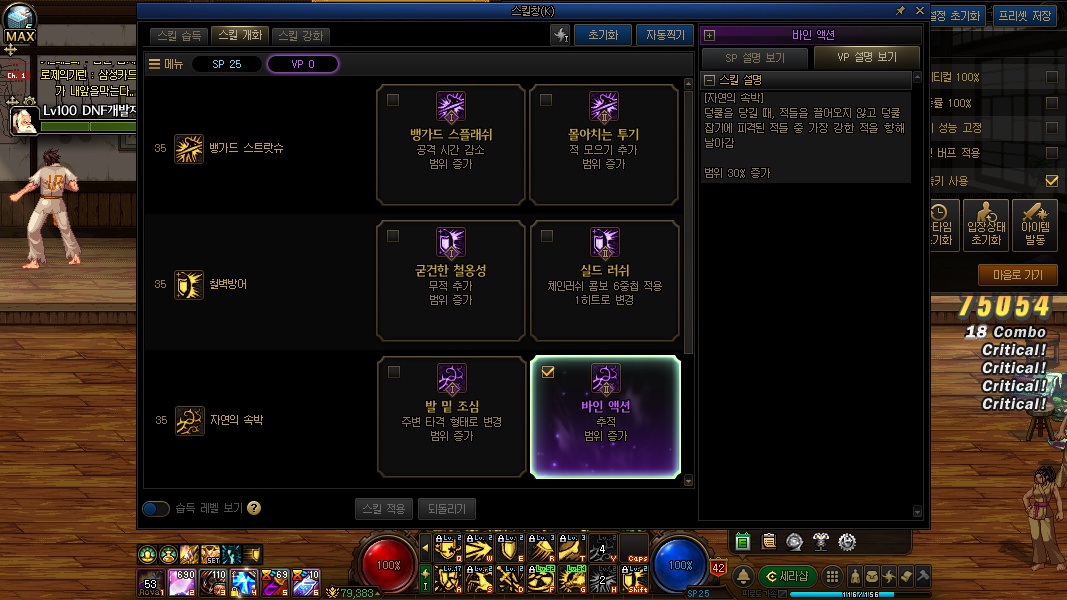Screen dimensions: 1067x600
Task: Toggle 습득 레벨 보기 switch
Action: [x=156, y=508]
